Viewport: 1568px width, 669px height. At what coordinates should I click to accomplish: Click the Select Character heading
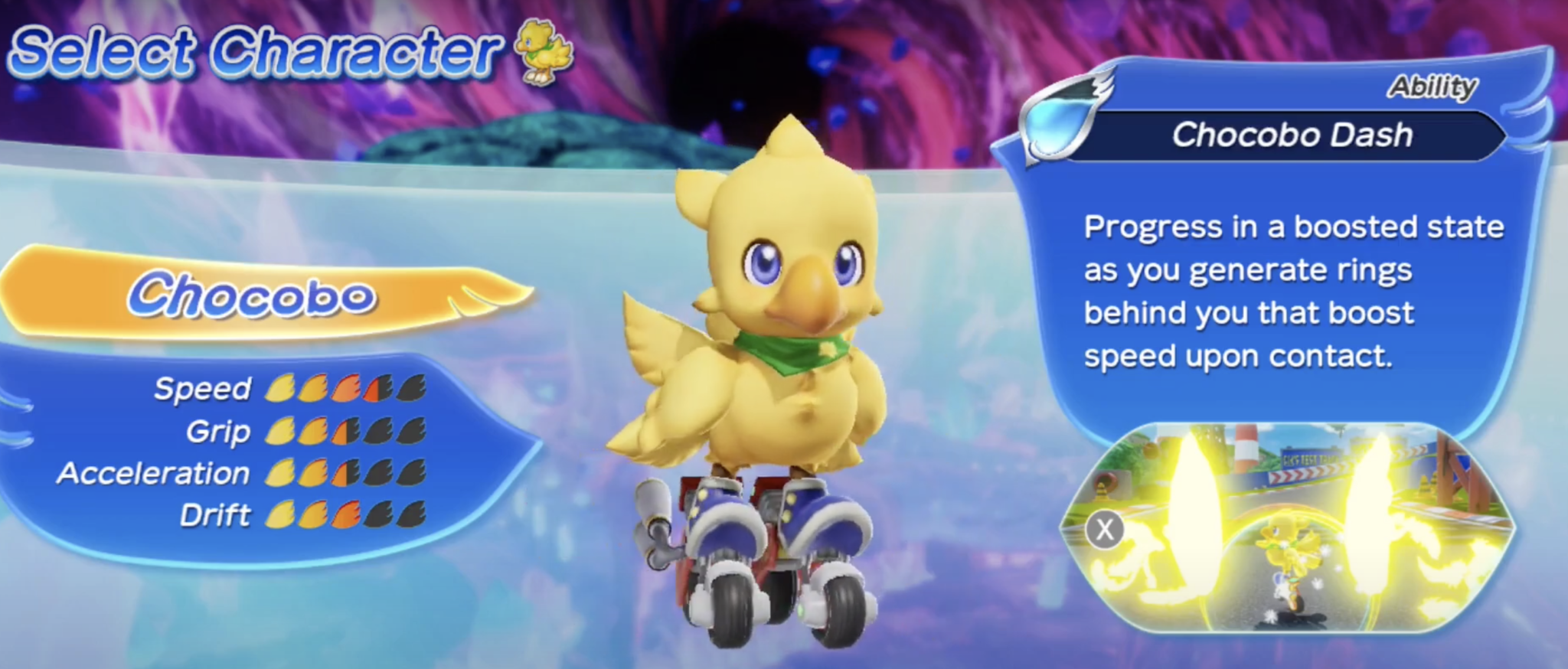click(253, 47)
